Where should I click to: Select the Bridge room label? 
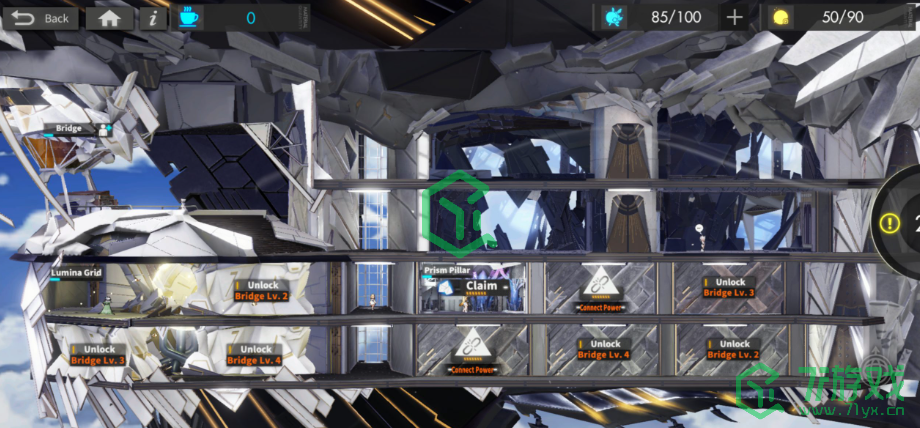69,128
